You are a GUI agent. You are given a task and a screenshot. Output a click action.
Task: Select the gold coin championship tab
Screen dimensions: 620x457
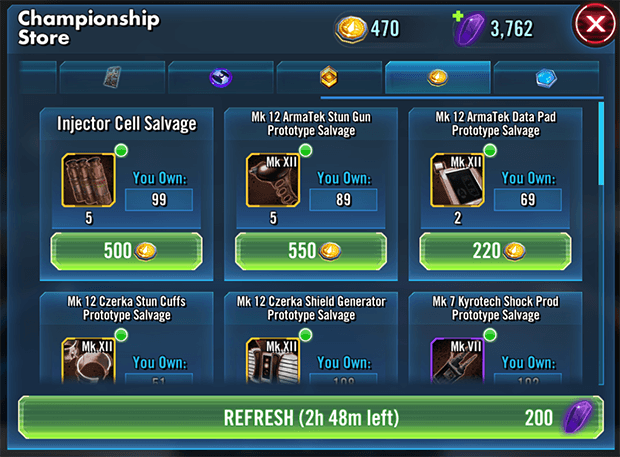click(x=437, y=77)
